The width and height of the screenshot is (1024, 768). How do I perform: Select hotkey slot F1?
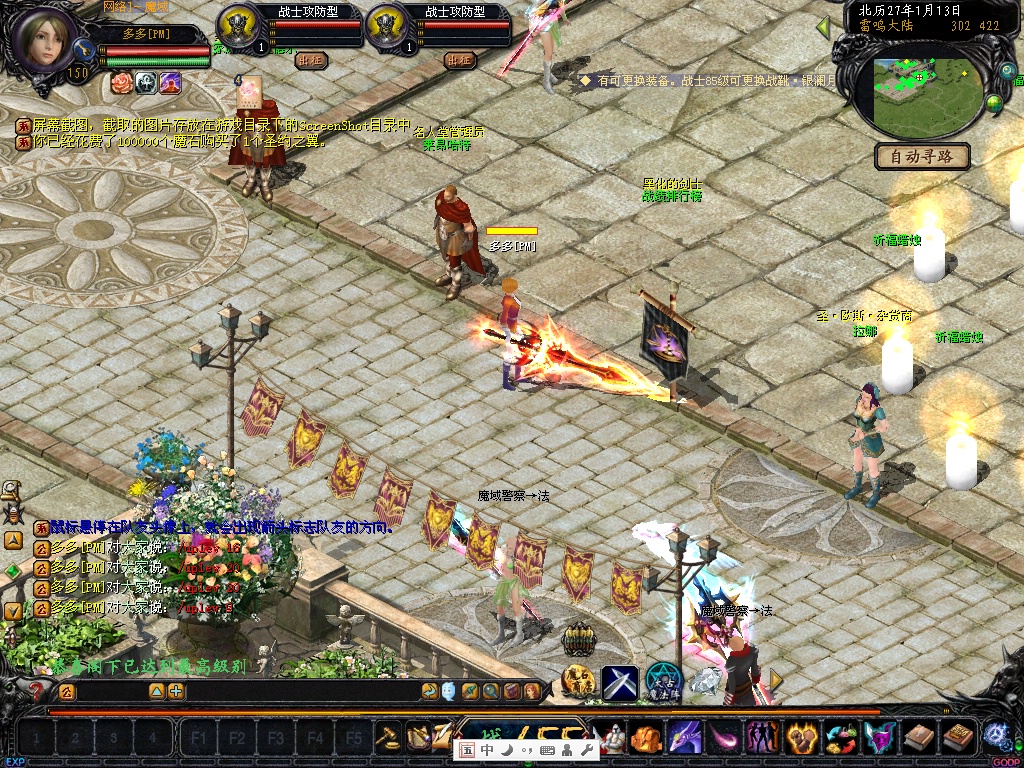198,739
